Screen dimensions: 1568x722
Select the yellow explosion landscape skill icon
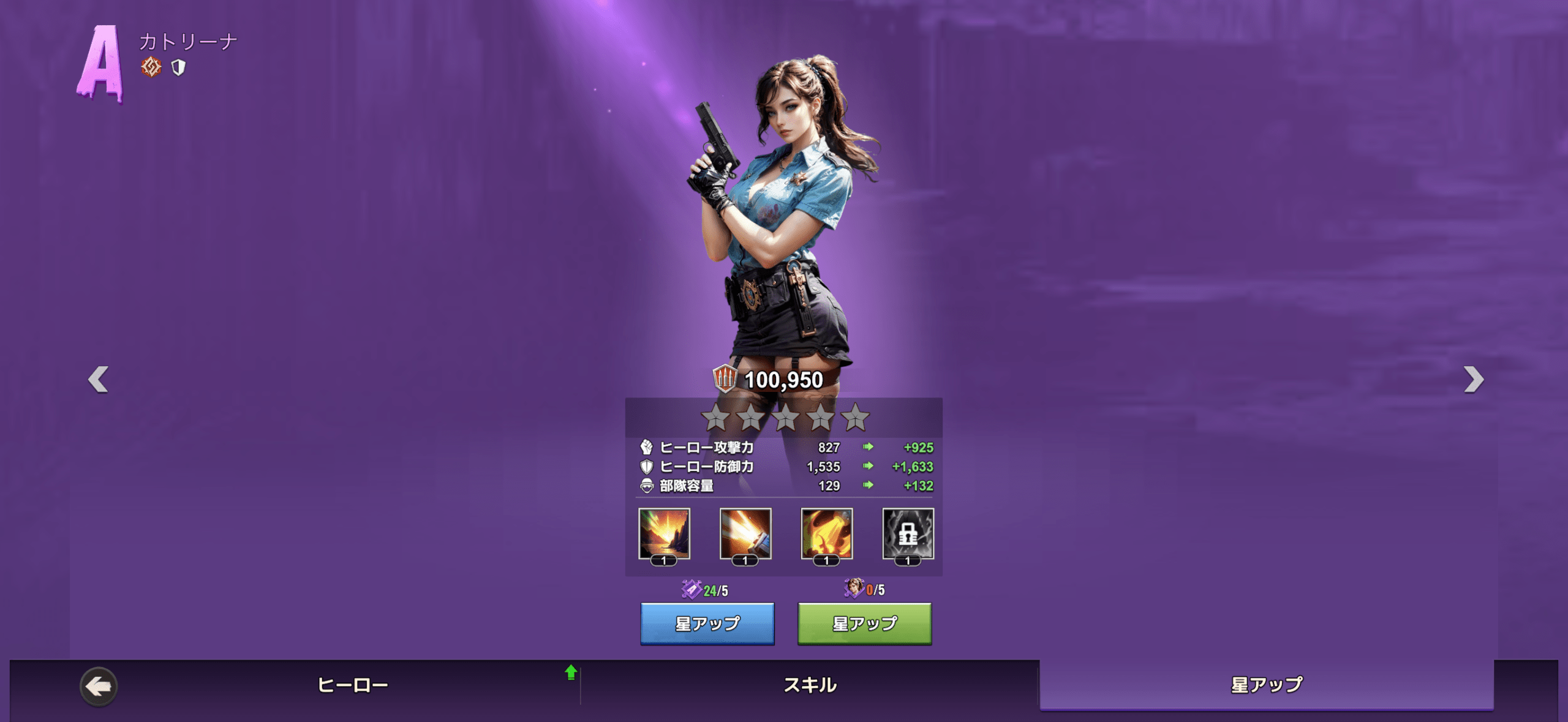(x=664, y=534)
